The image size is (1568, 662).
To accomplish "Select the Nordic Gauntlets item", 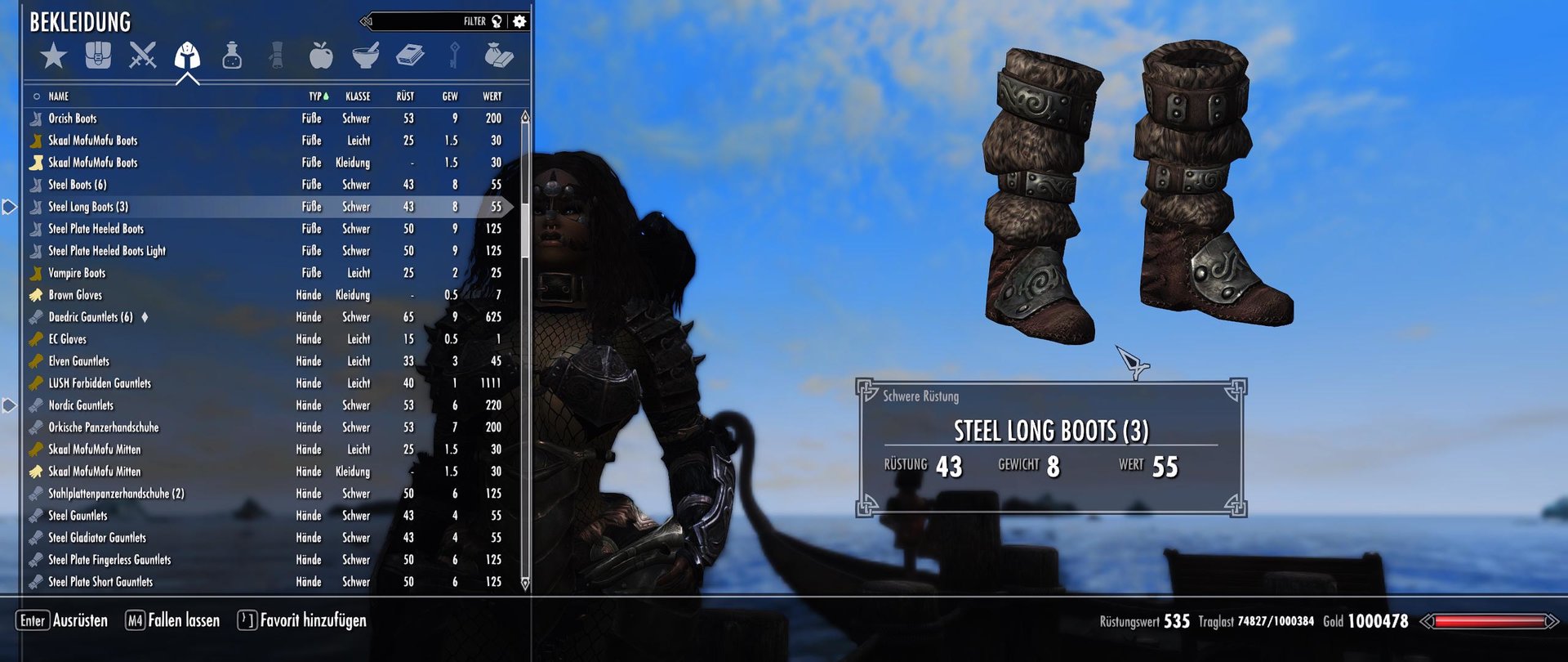I will (81, 405).
